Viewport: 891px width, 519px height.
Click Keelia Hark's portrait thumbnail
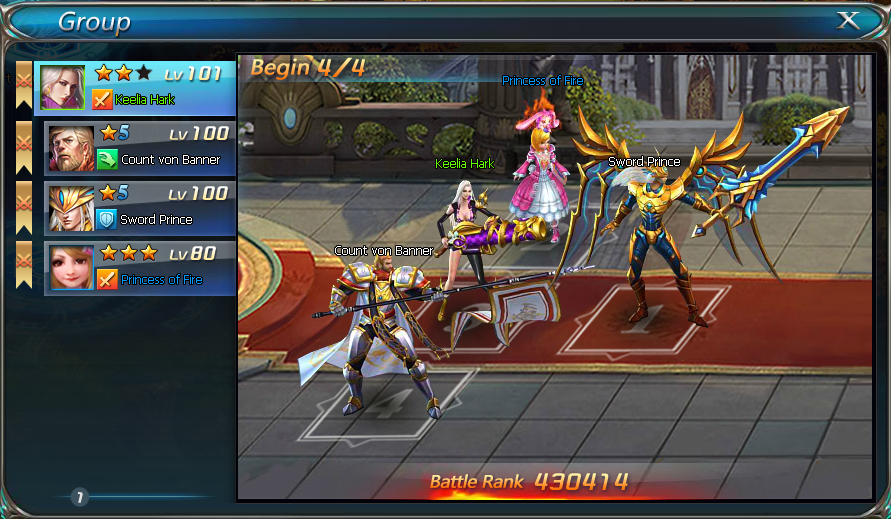(x=62, y=88)
